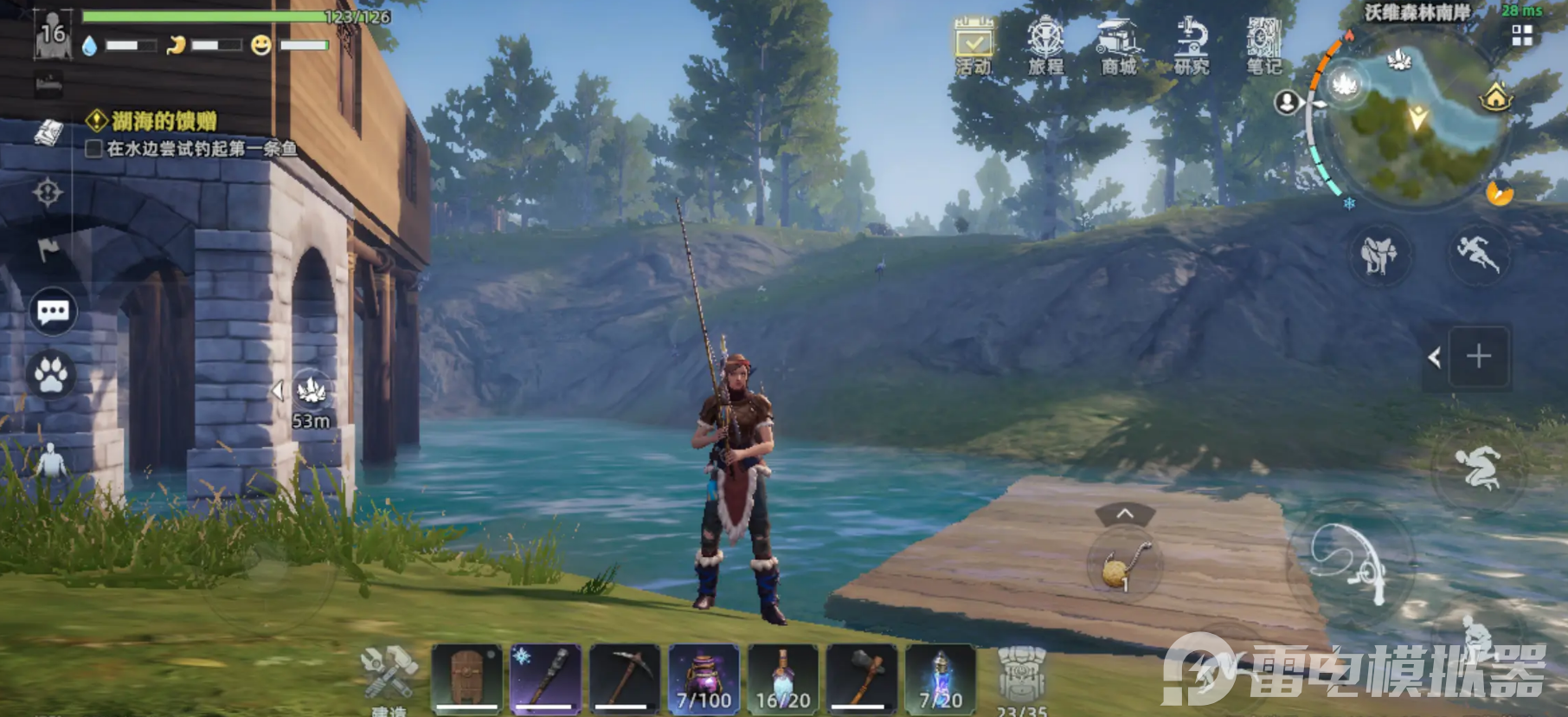Open the paw print pet menu
Screen dimensions: 1568x717
51,375
